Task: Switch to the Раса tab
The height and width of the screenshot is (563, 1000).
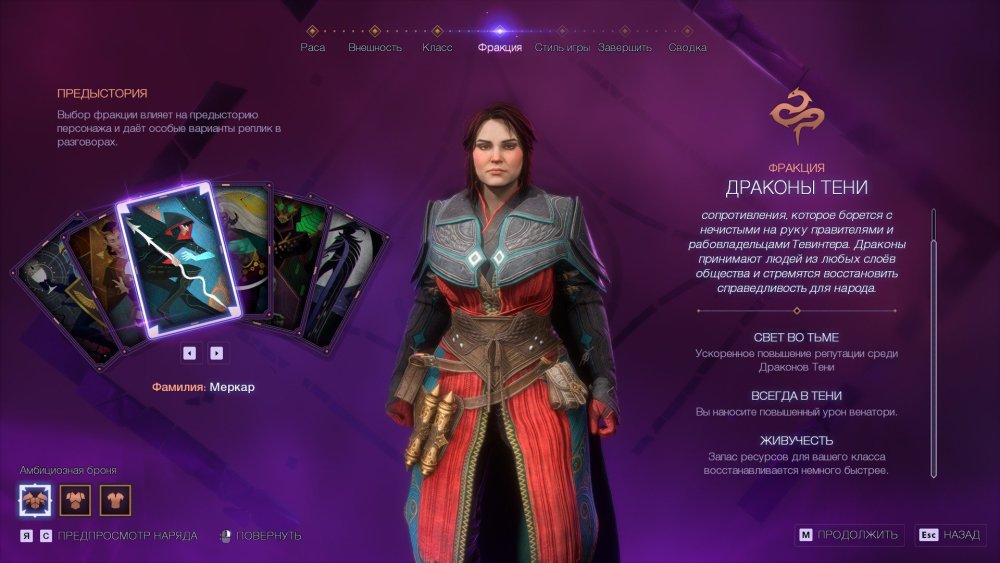Action: coord(312,47)
